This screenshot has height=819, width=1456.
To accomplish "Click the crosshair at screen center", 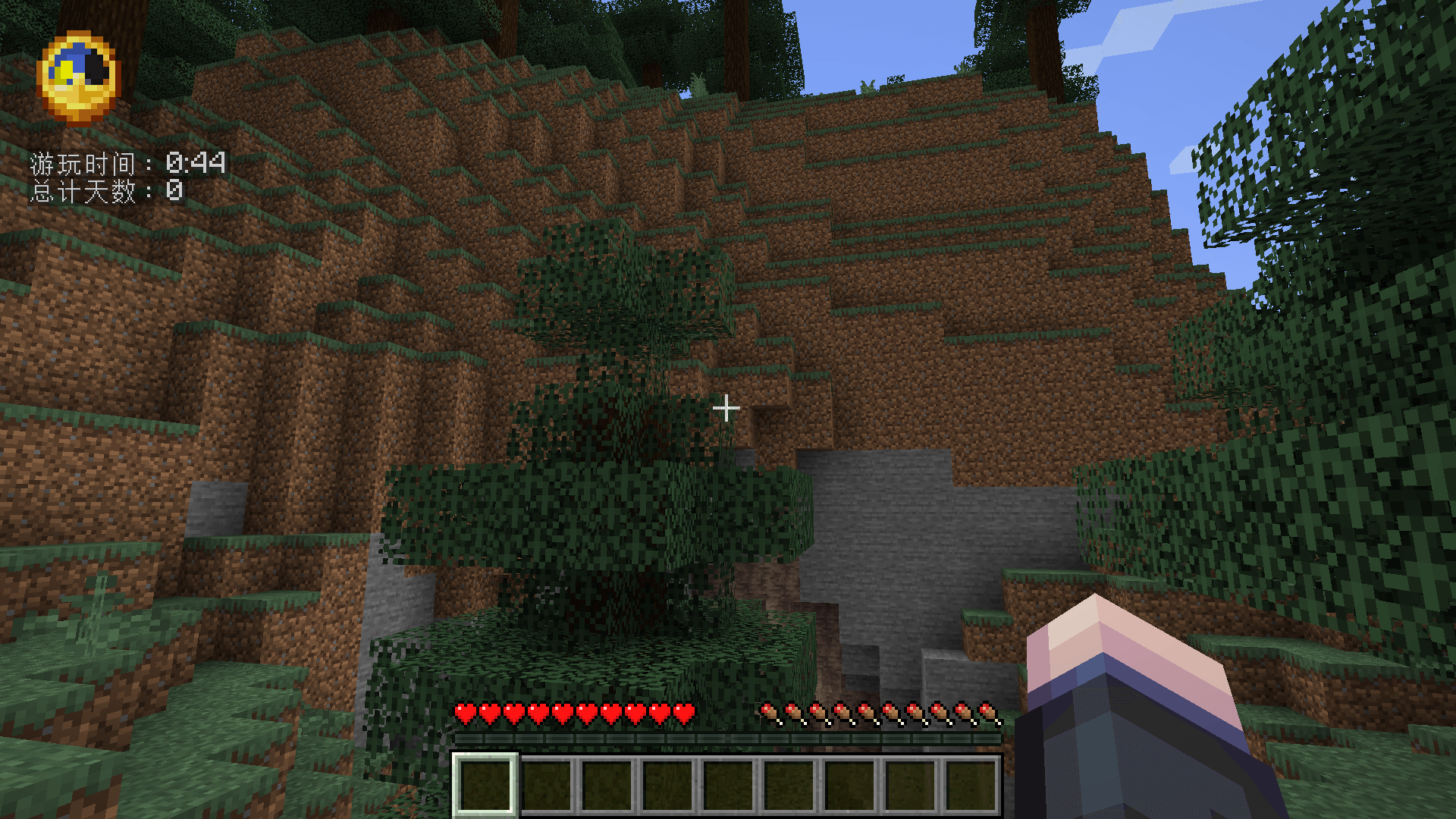I will [727, 408].
